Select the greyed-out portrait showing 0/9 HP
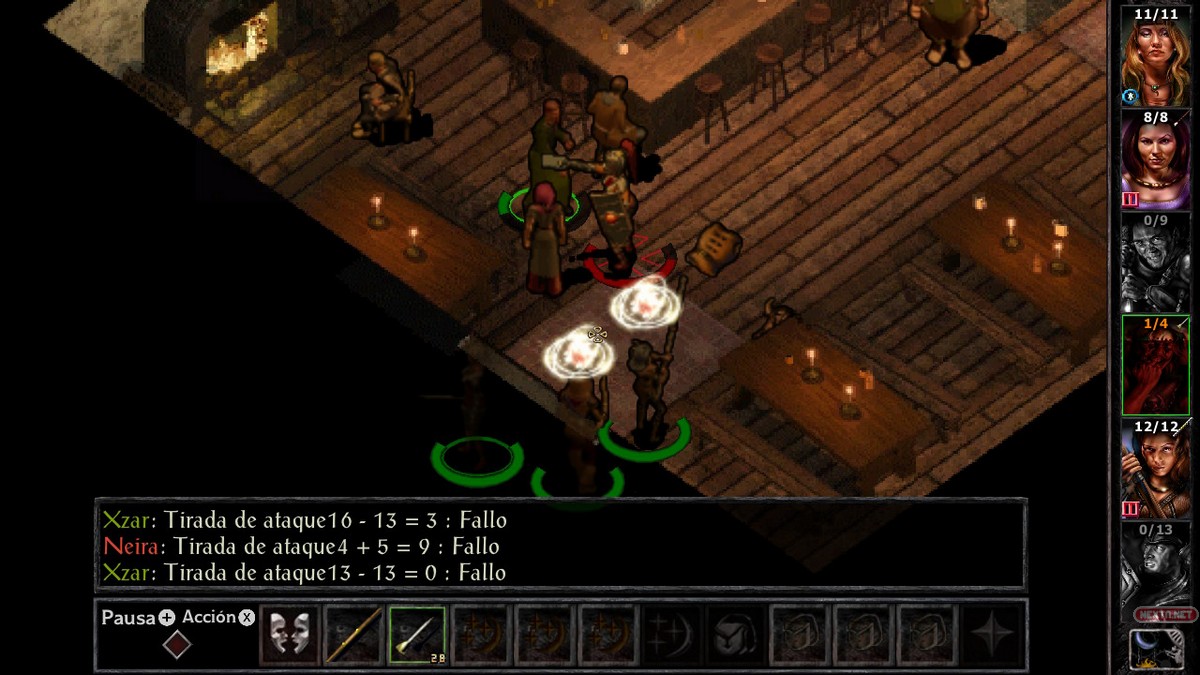Image resolution: width=1200 pixels, height=675 pixels. 1155,262
